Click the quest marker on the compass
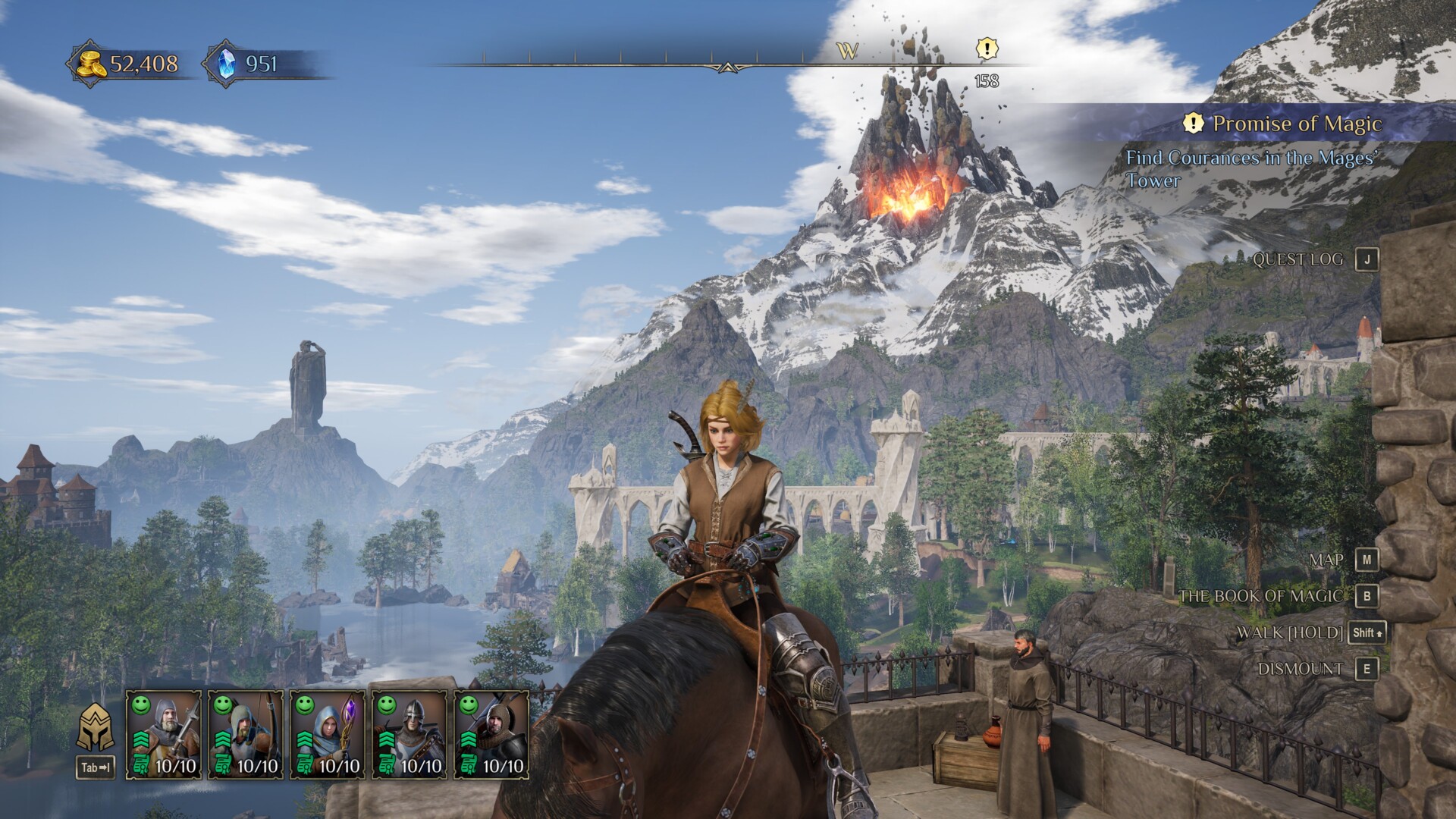 click(x=986, y=50)
